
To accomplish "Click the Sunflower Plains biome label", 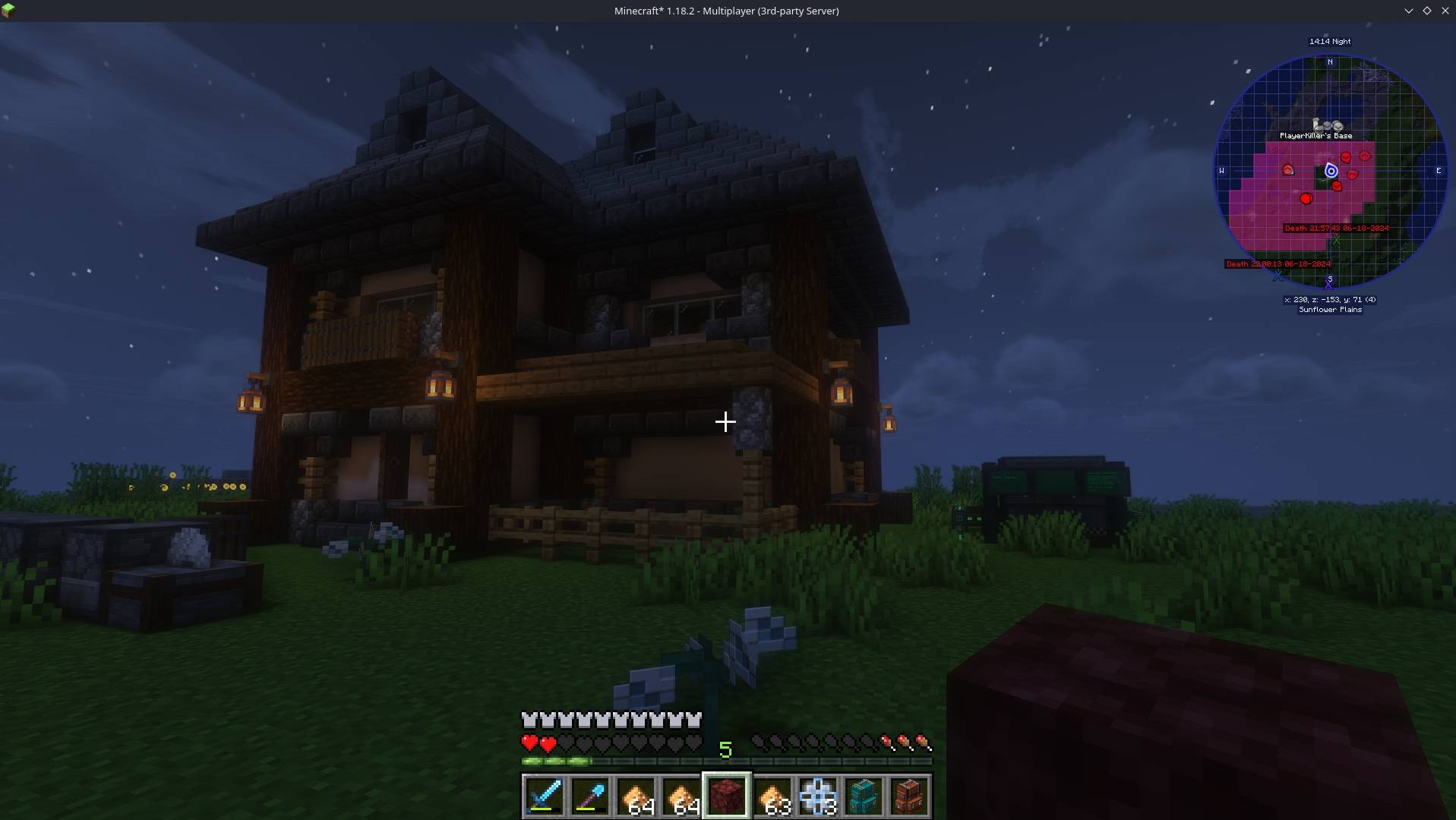I will (x=1331, y=310).
